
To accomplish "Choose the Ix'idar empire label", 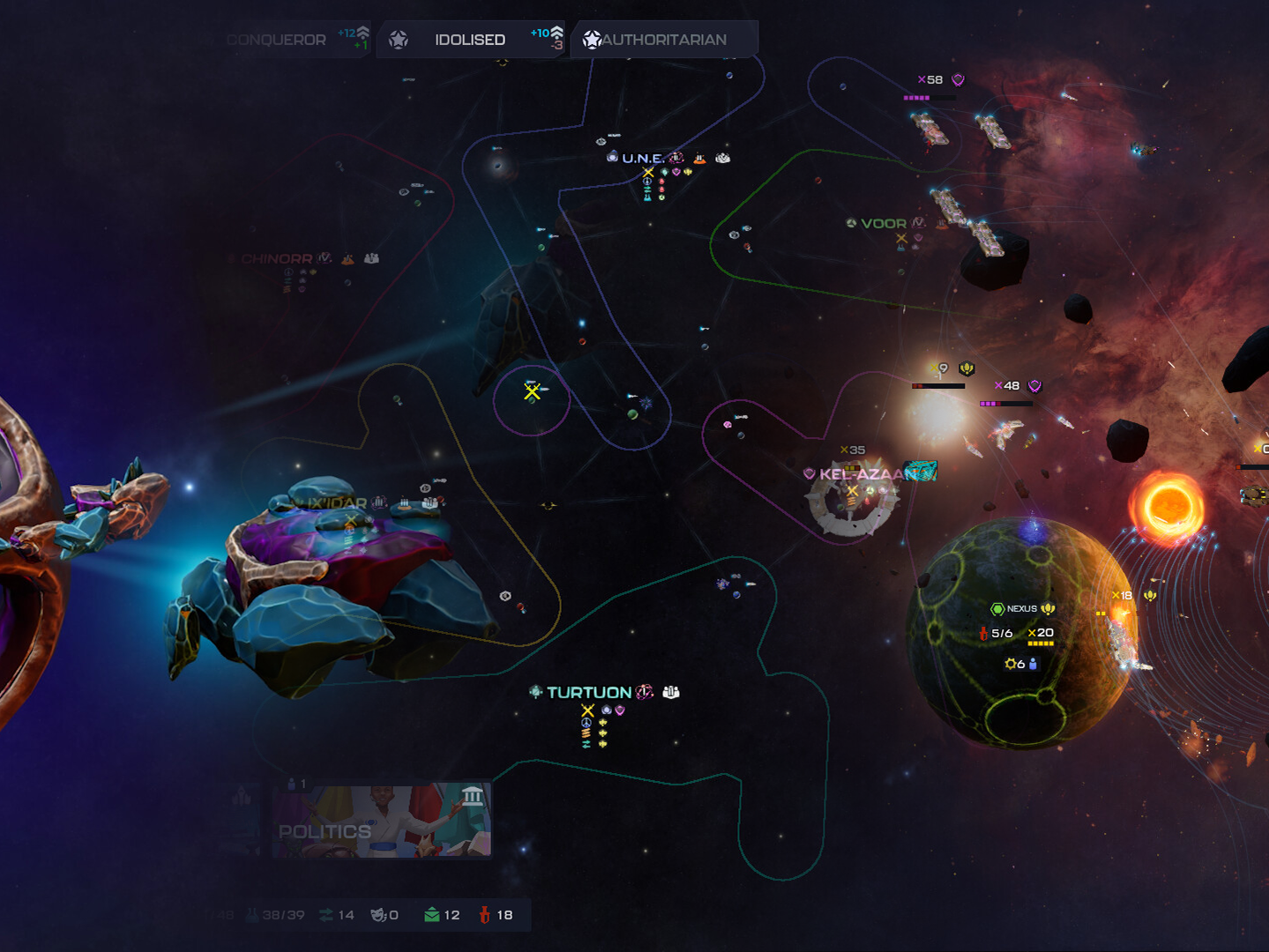I will (x=336, y=503).
